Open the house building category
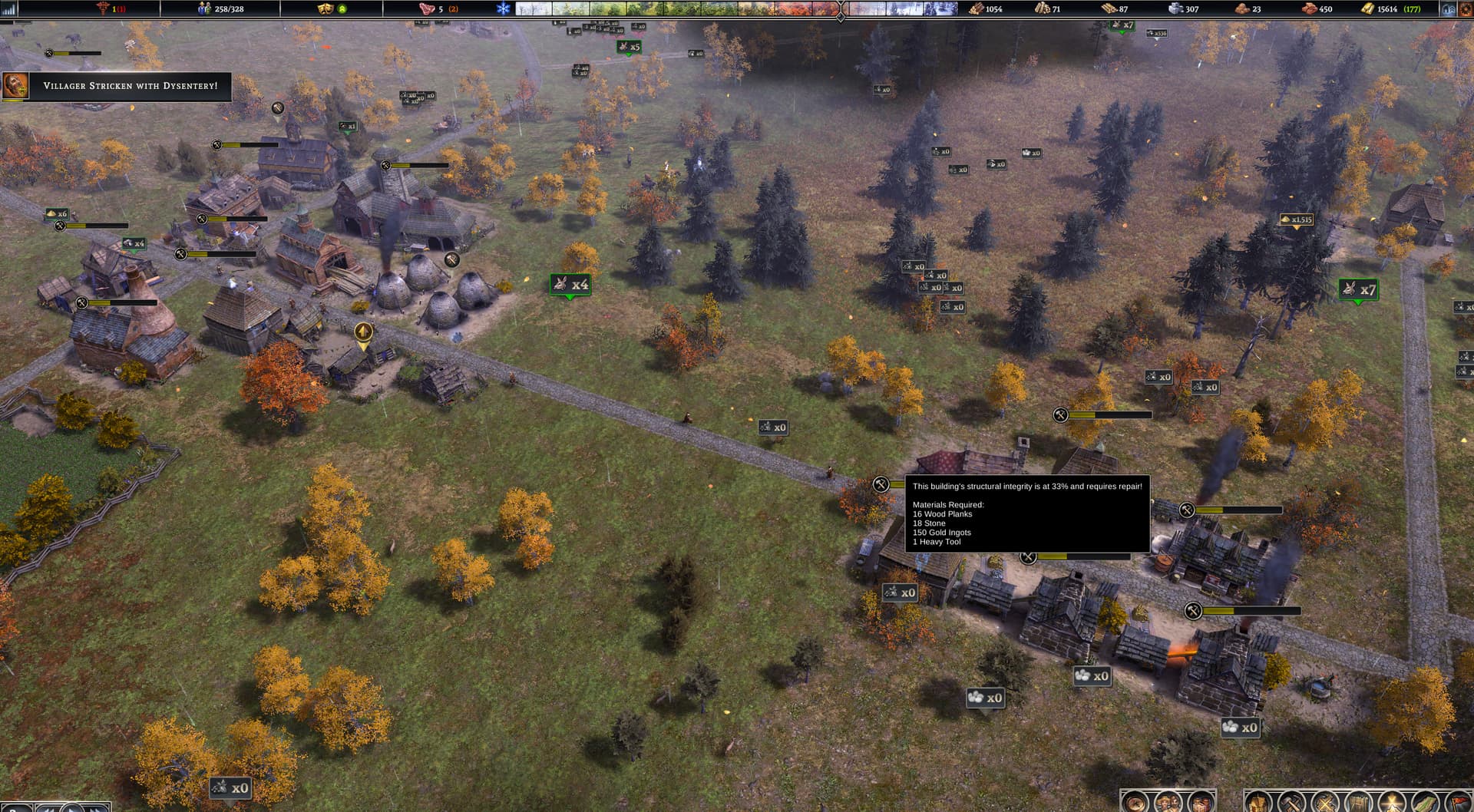 pos(1259,803)
